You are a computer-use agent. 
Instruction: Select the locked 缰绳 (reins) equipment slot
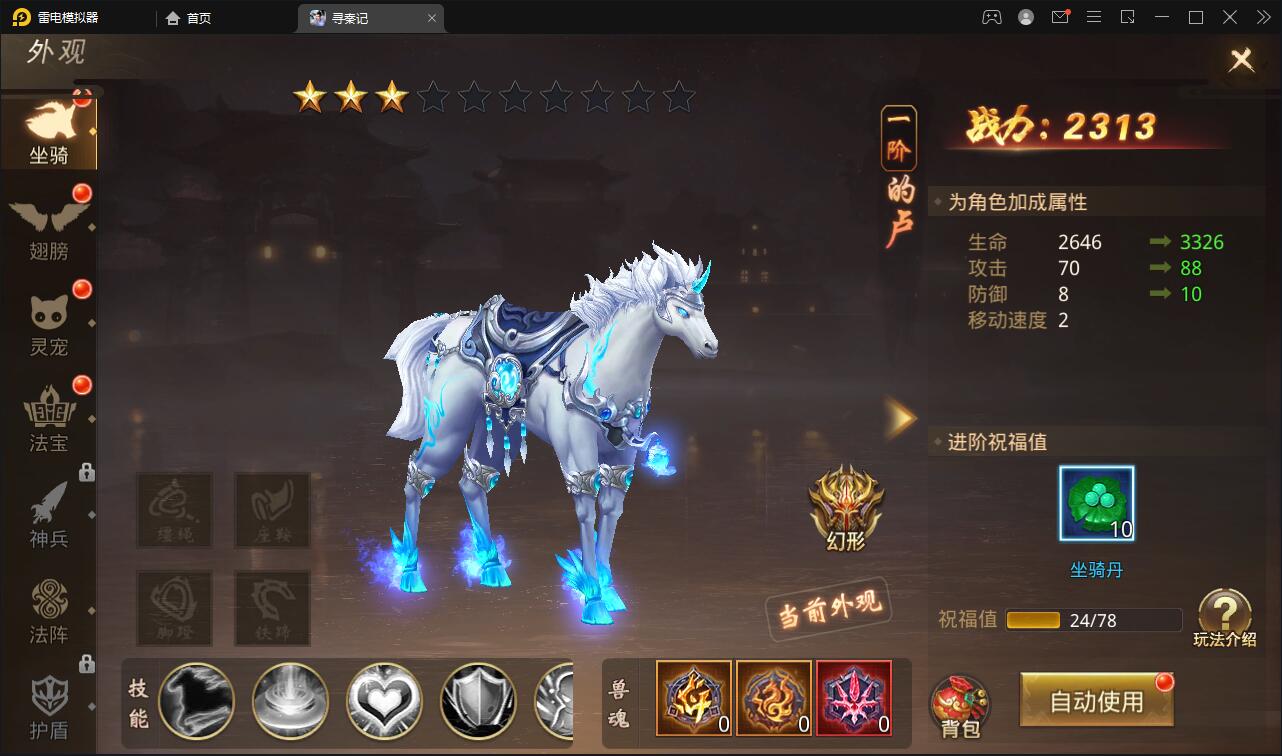click(x=173, y=510)
